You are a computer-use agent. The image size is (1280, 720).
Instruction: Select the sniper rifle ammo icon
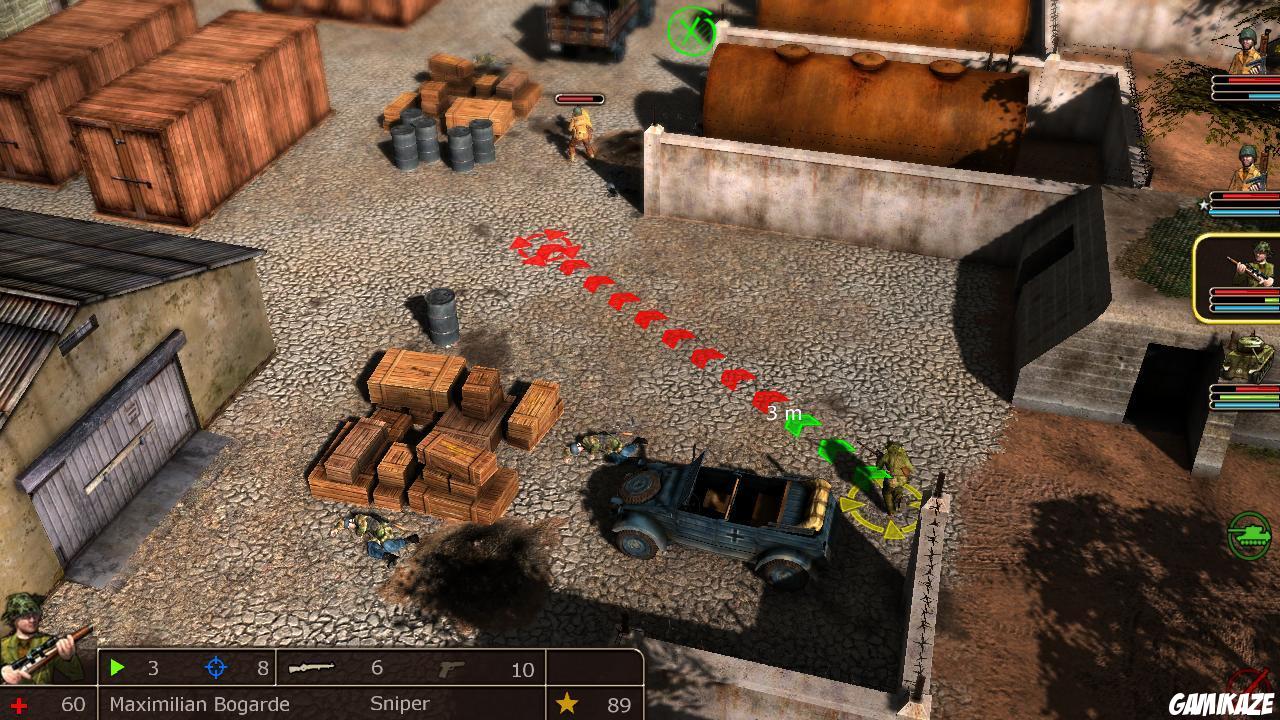311,668
